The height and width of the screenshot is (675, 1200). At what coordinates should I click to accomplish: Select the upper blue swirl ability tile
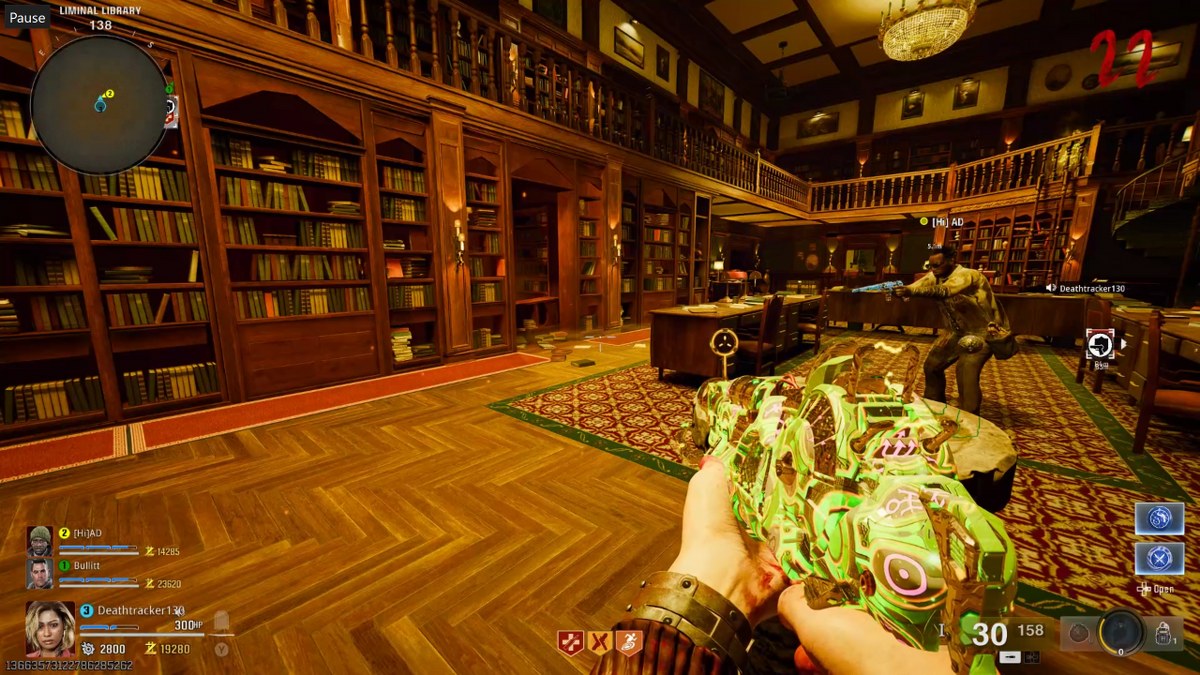point(1159,519)
